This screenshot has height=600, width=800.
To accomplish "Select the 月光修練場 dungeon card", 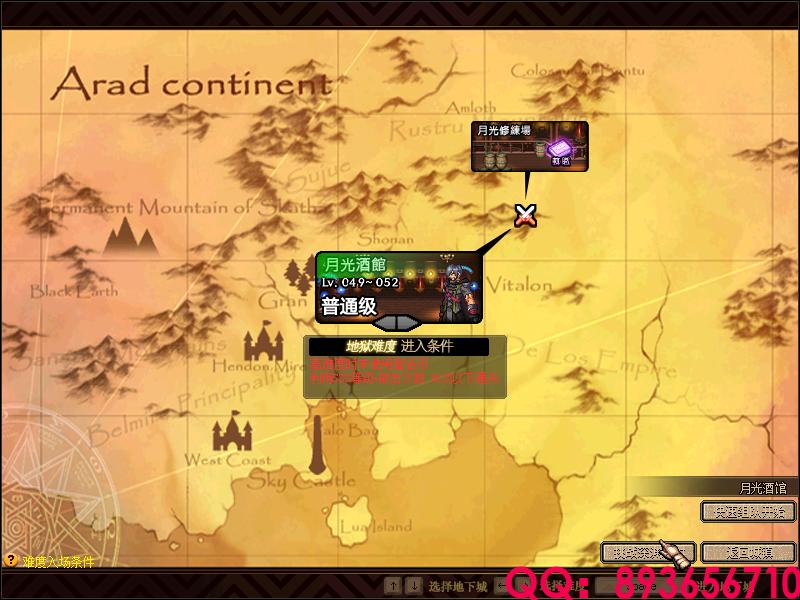I will click(x=528, y=145).
